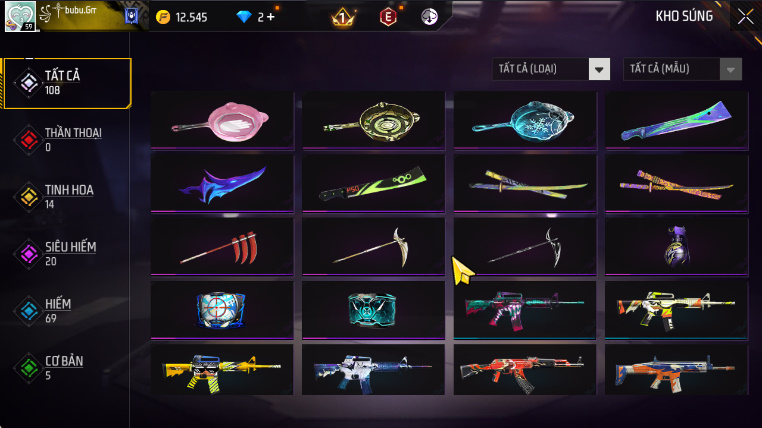
Task: Pick the purple-blue curved blade skin
Action: (x=222, y=183)
